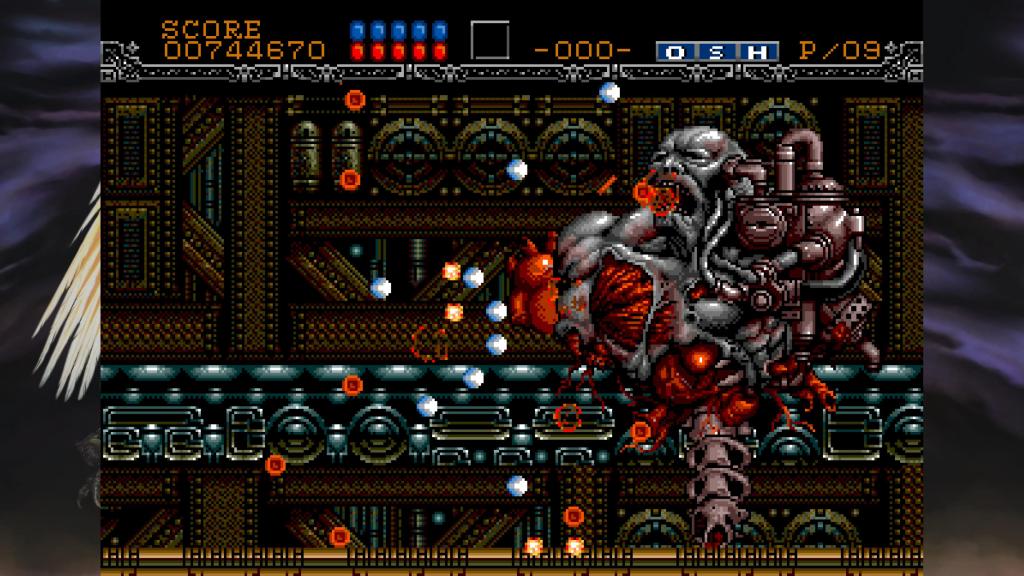Activate the H shot mode indicator
The width and height of the screenshot is (1024, 576).
pyautogui.click(x=758, y=51)
